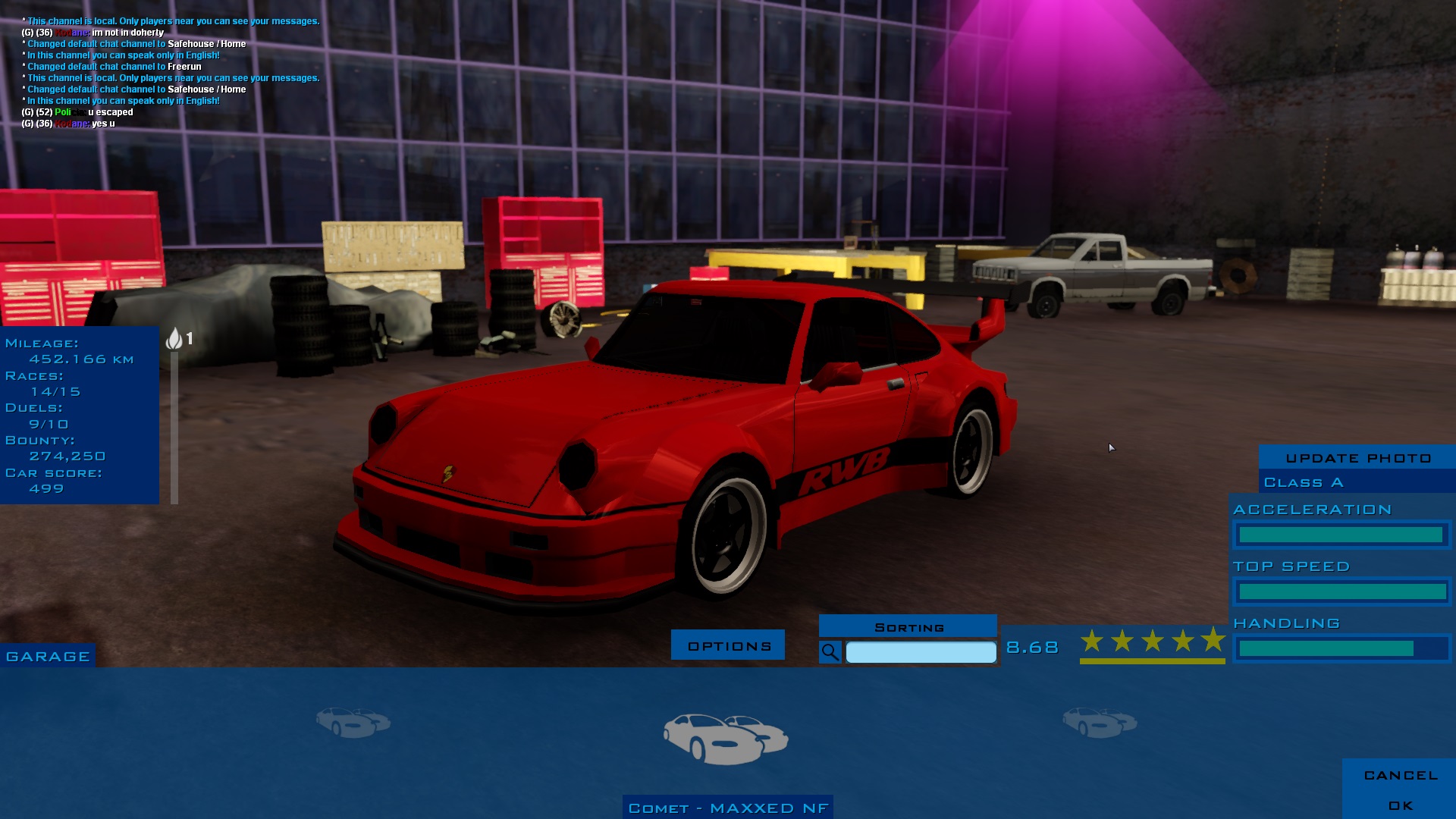This screenshot has width=1456, height=819.
Task: Update the car photo
Action: click(1357, 458)
